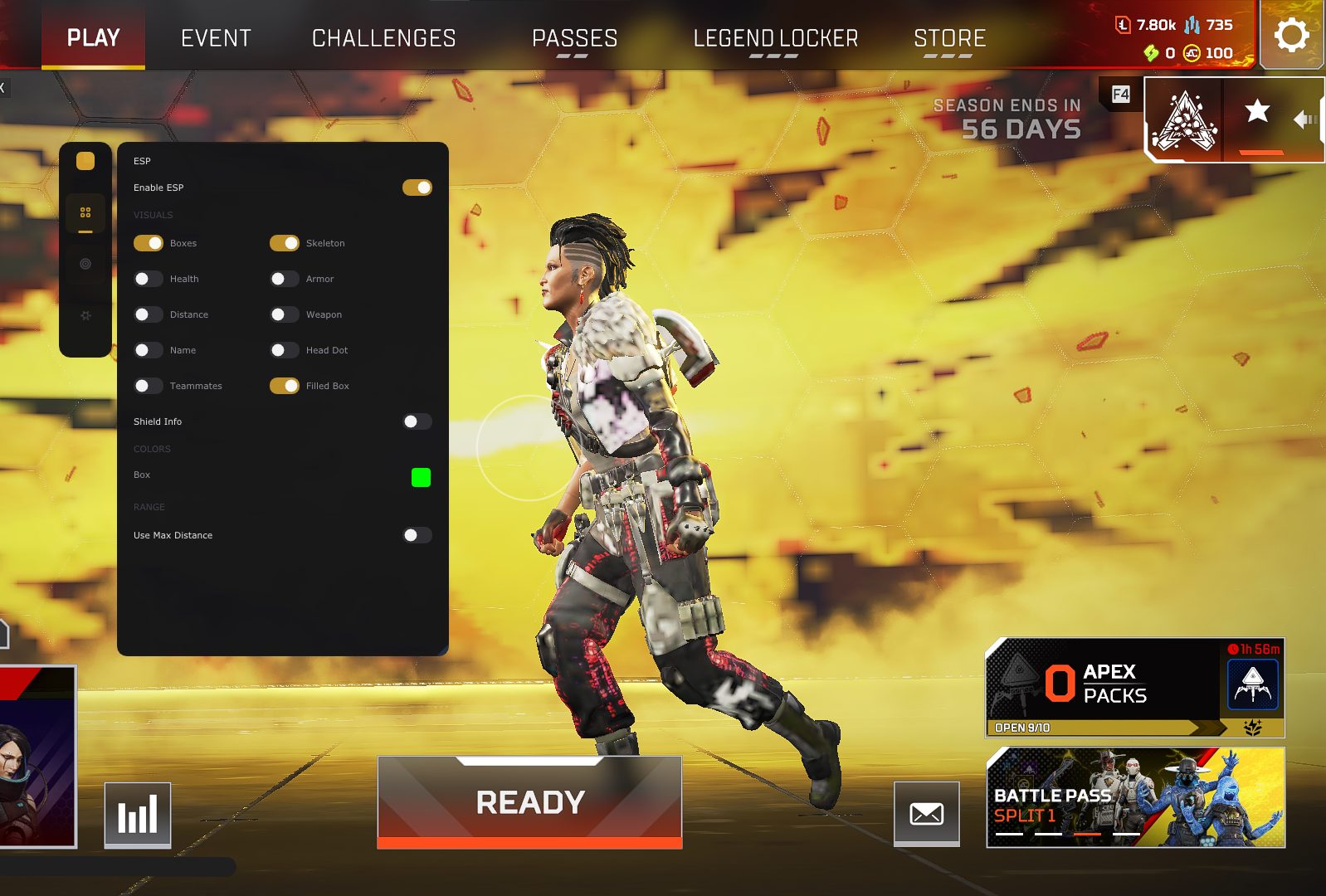Viewport: 1326px width, 896px height.
Task: Switch to the LEGEND LOCKER tab
Action: (x=774, y=37)
